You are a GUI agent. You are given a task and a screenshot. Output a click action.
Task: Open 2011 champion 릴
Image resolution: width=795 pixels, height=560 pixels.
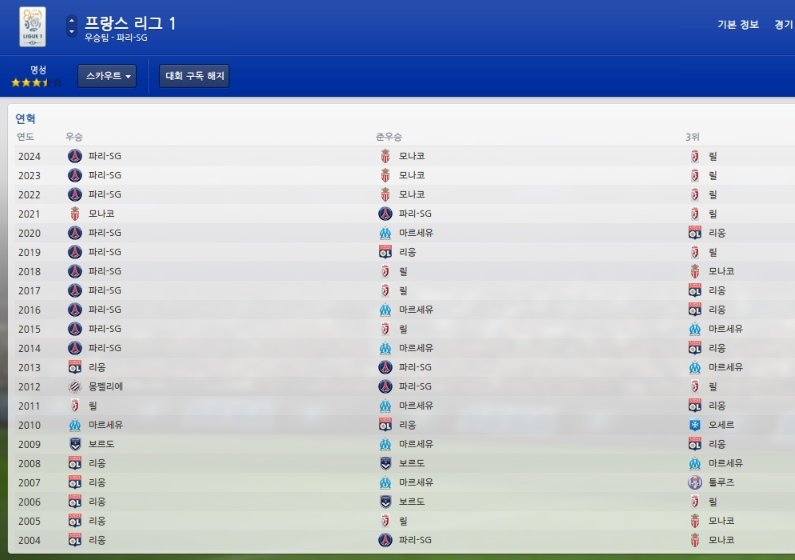tap(93, 406)
